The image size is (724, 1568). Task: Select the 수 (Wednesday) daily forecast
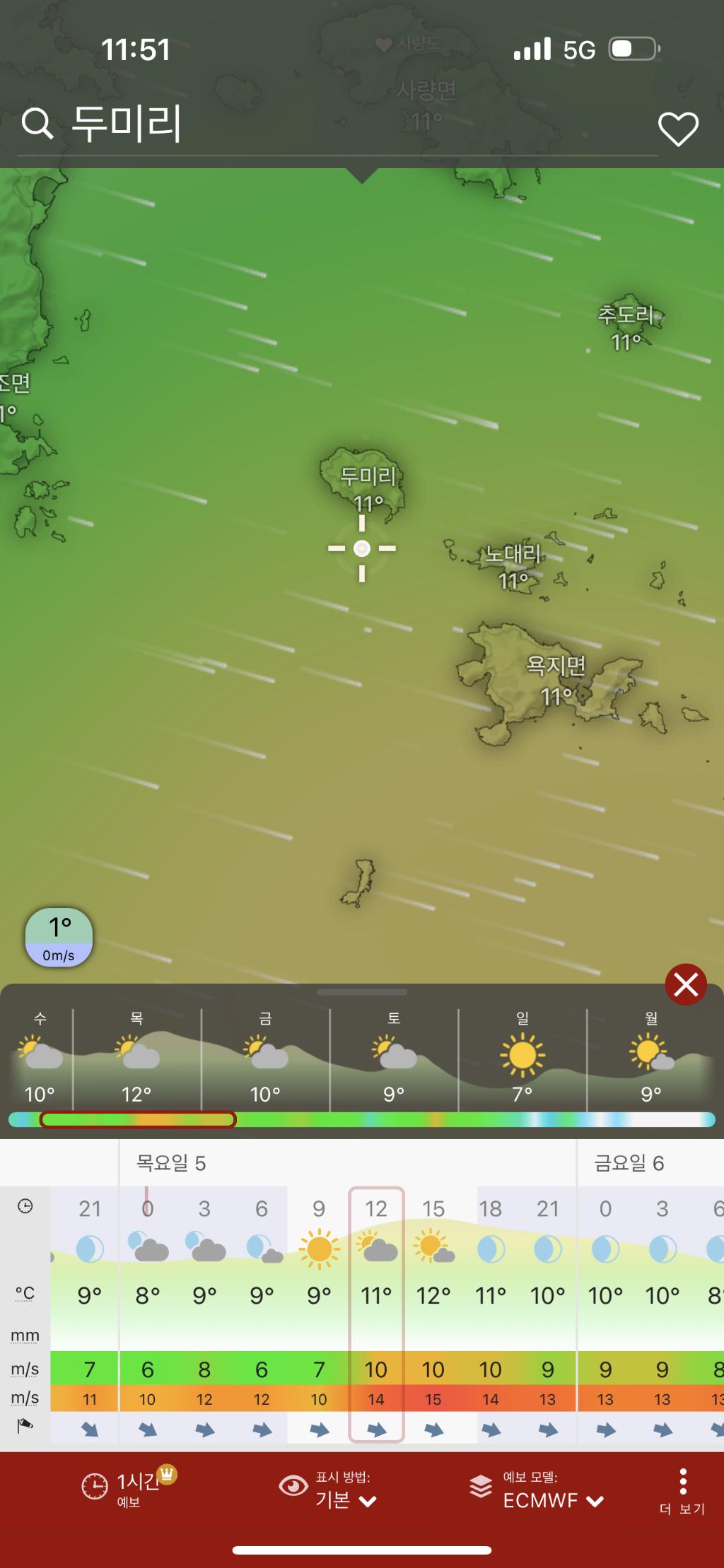click(40, 1058)
